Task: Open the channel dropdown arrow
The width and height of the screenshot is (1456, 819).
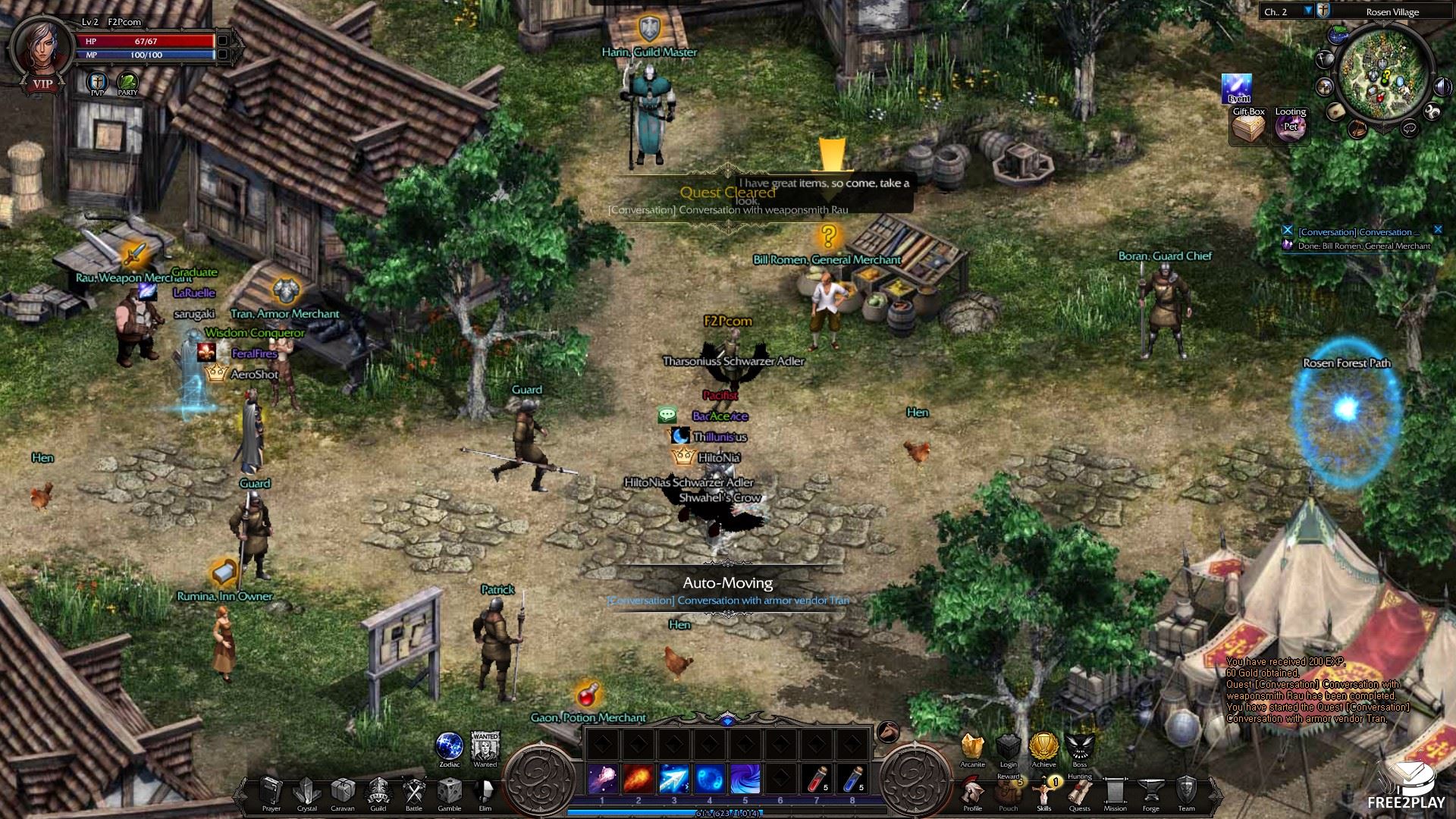Action: point(1308,11)
